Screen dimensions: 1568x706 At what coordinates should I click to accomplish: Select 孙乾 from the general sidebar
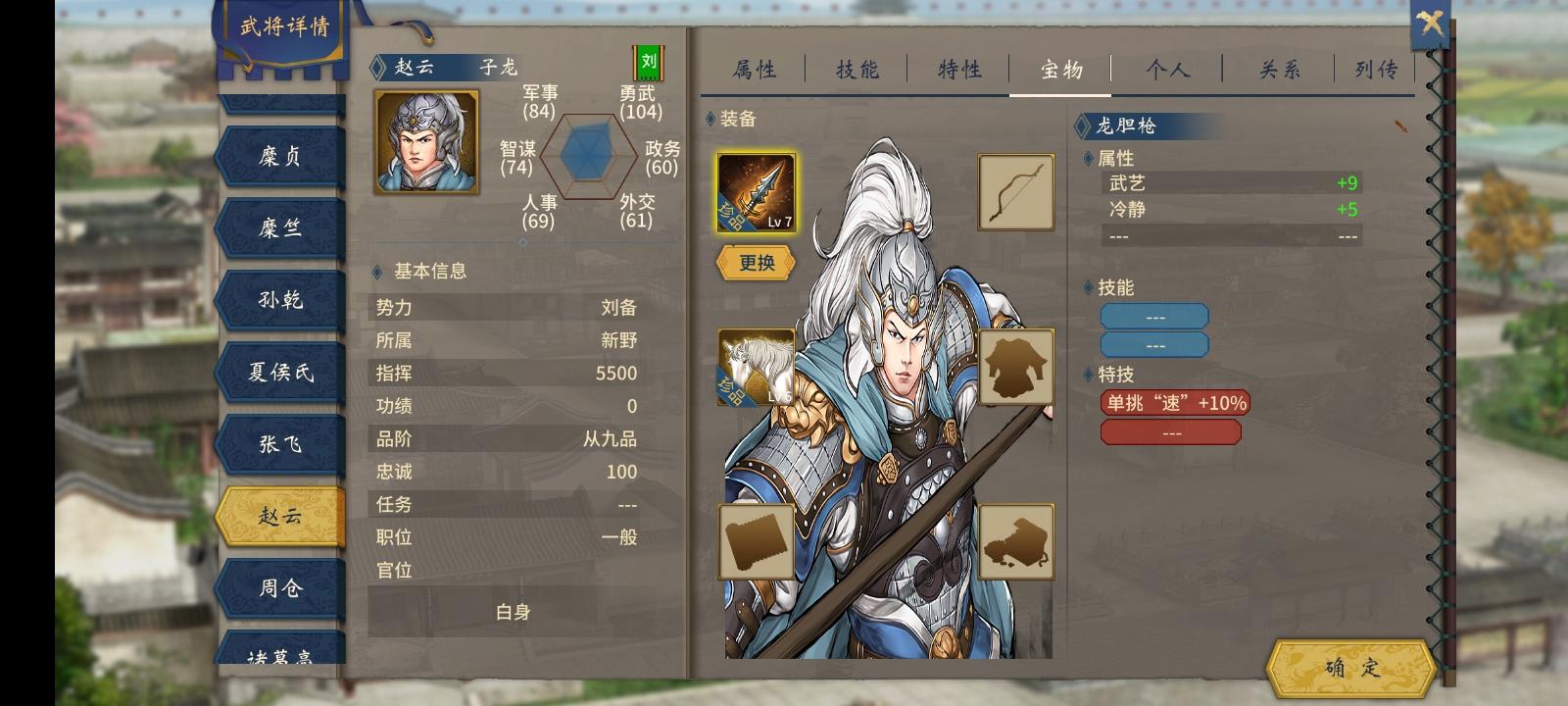click(282, 300)
